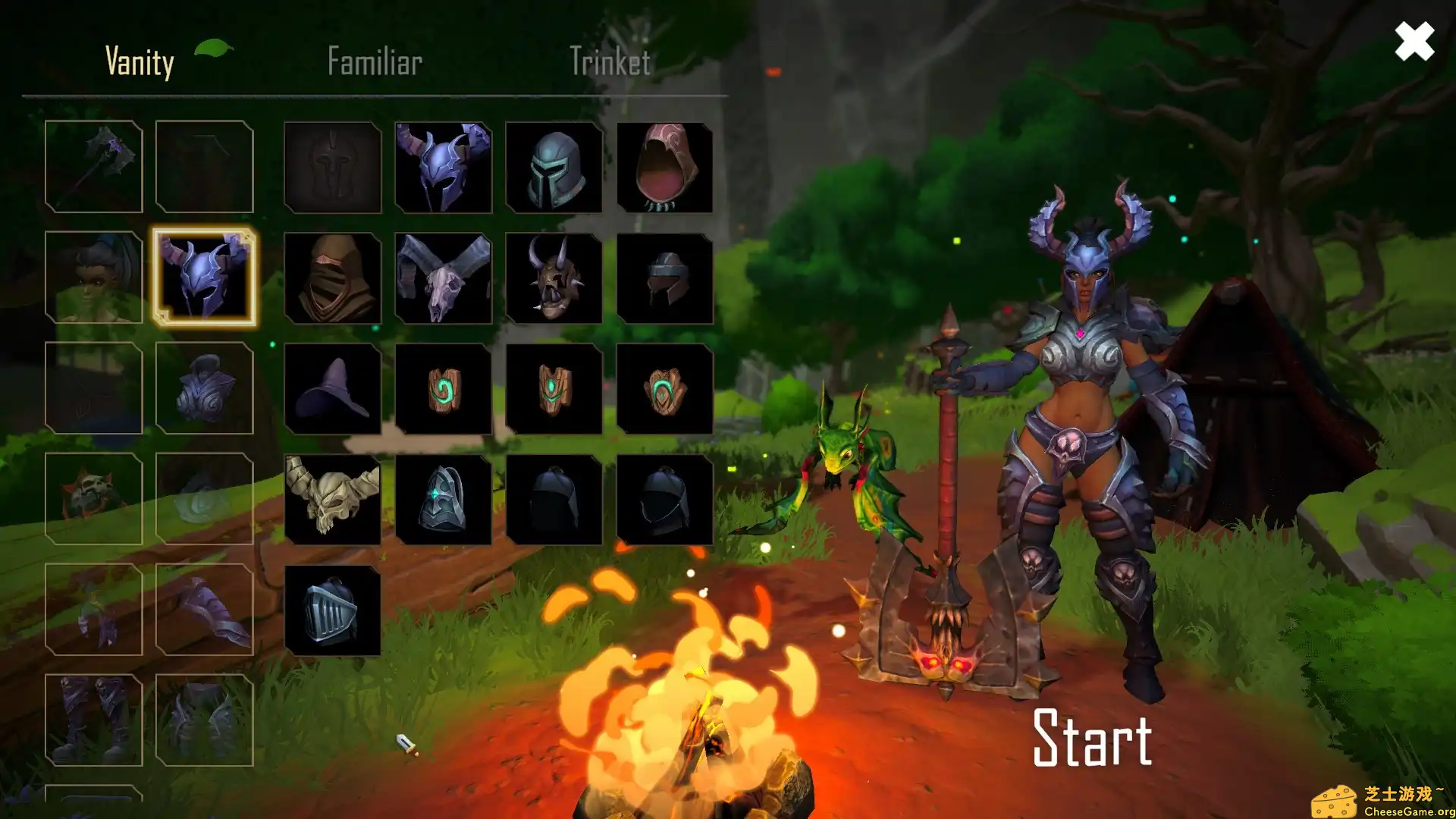The image size is (1456, 819).
Task: Choose the purple wizard hat
Action: [333, 389]
